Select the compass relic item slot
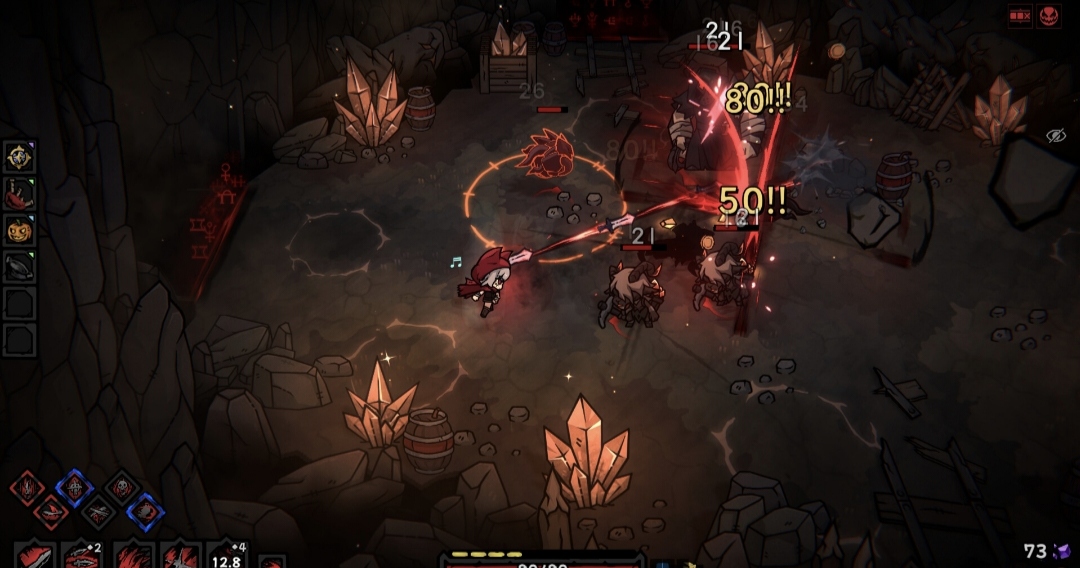The image size is (1080, 568). tap(19, 156)
